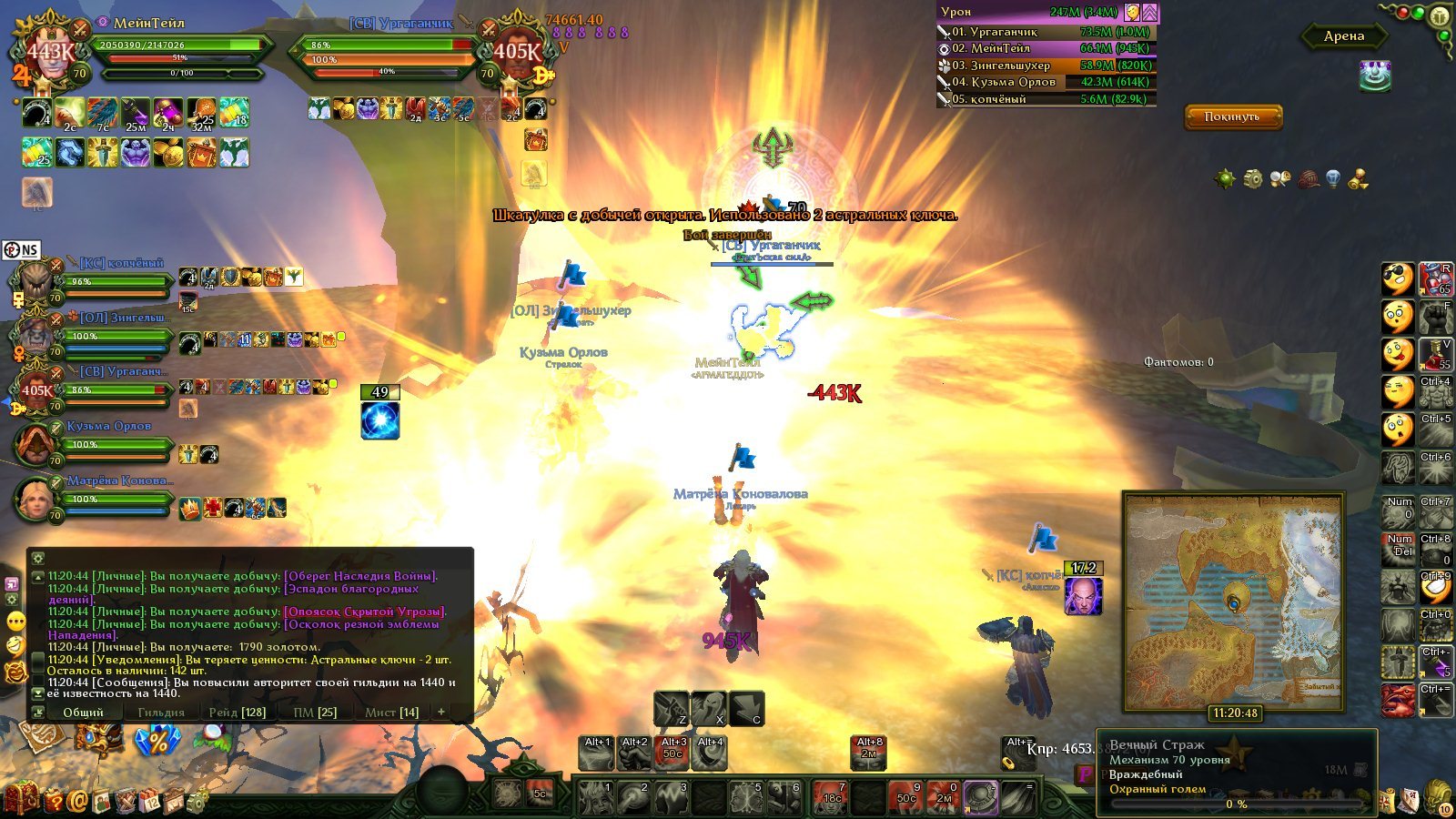This screenshot has height=819, width=1456.
Task: Switch to the Гильдия chat tab
Action: [161, 712]
